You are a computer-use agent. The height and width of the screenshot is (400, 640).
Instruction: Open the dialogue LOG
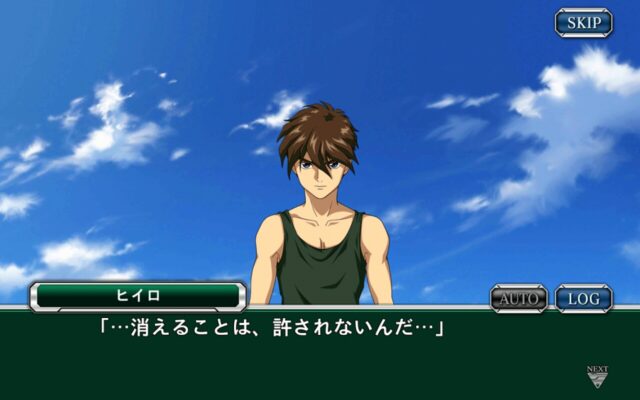coord(584,298)
